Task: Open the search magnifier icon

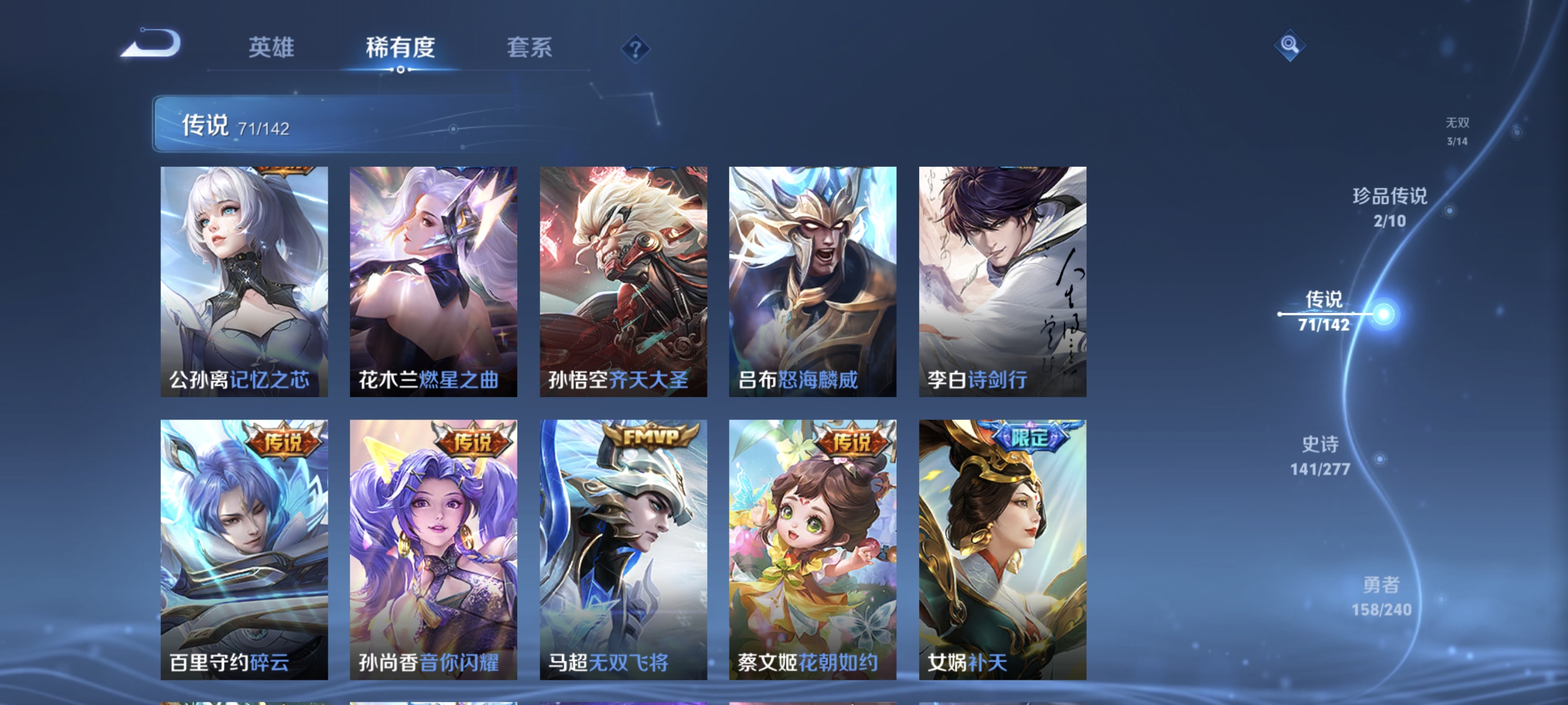Action: click(x=1291, y=45)
